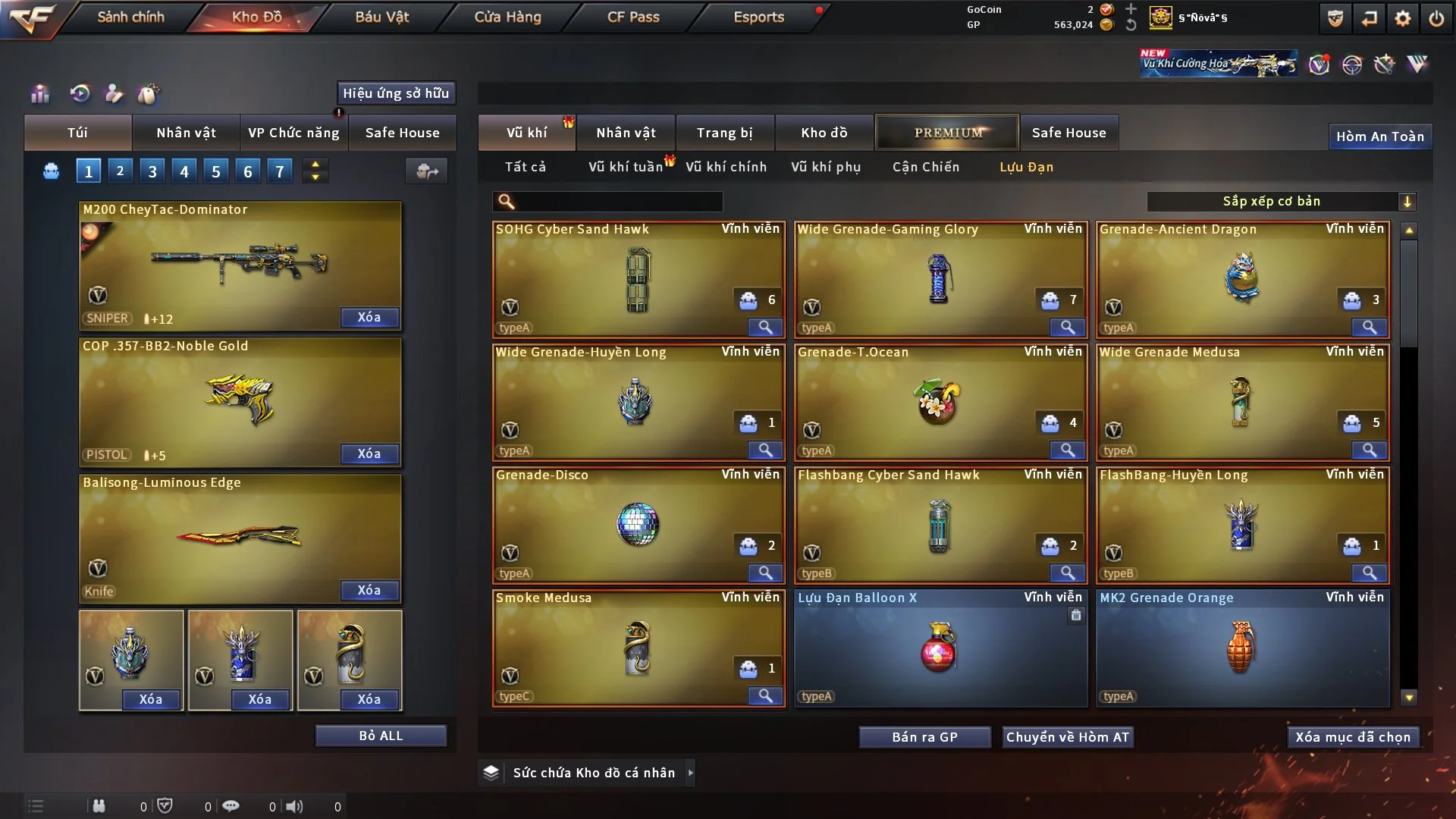Viewport: 1456px width, 819px height.
Task: Click the Hiệu ứng sở hữu button
Action: pos(396,93)
